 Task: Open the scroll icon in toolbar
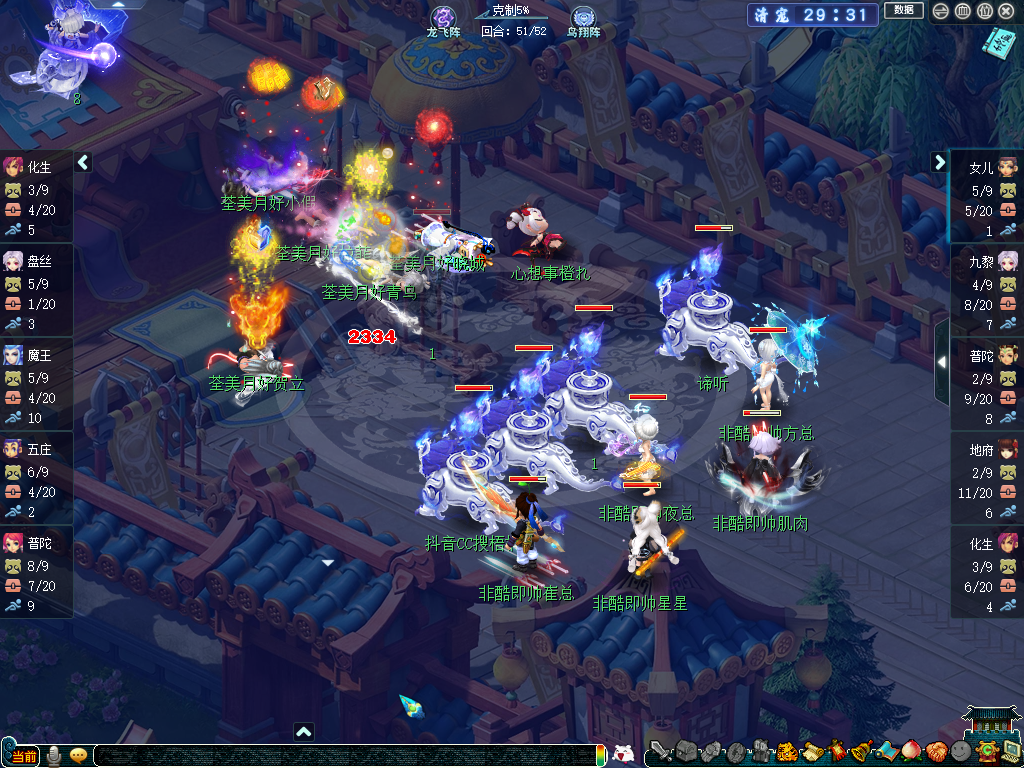tap(812, 752)
